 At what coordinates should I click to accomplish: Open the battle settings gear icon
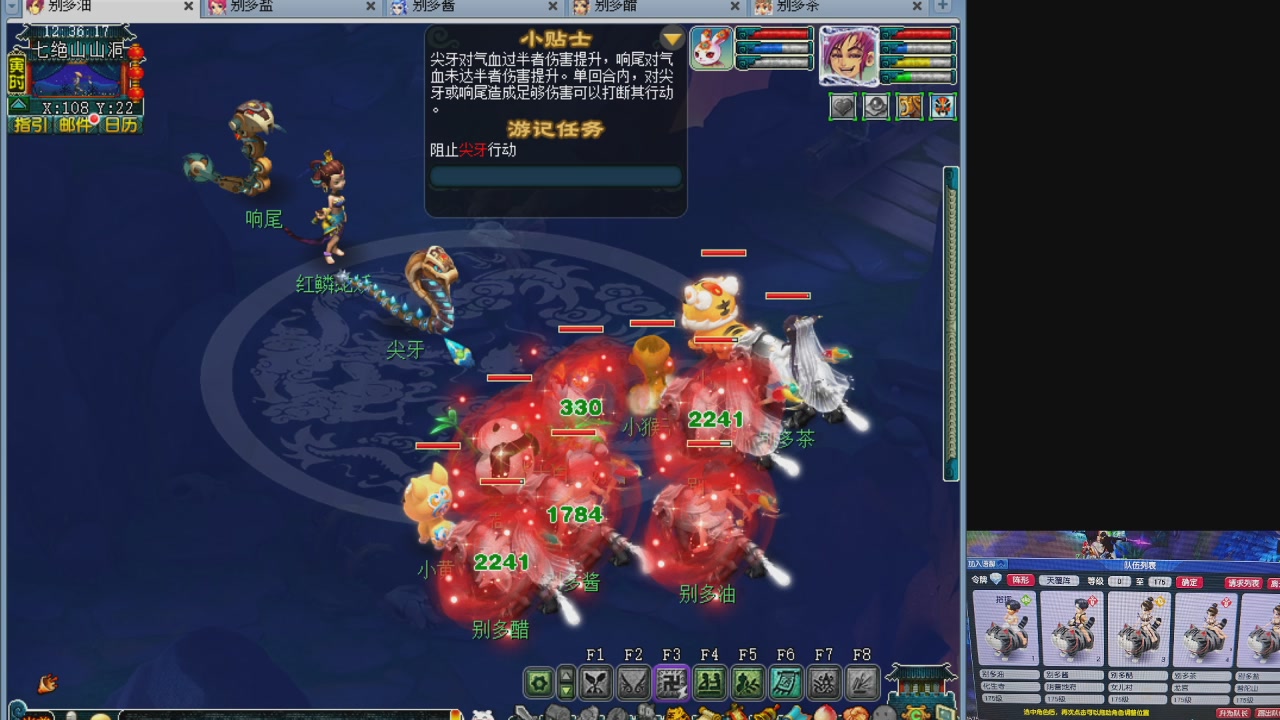click(539, 683)
